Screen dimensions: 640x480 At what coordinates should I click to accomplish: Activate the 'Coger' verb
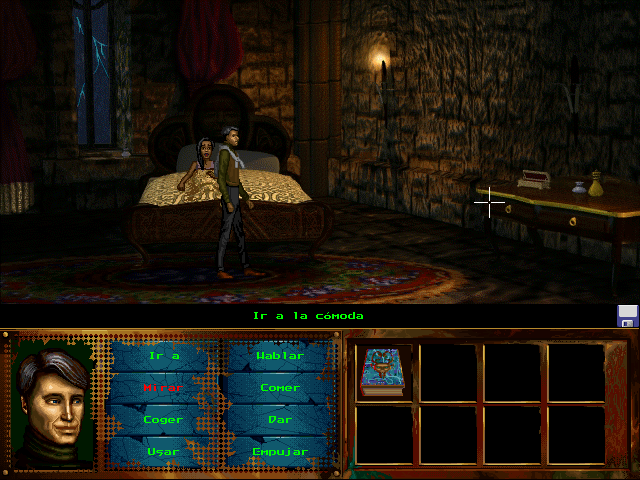(x=163, y=419)
